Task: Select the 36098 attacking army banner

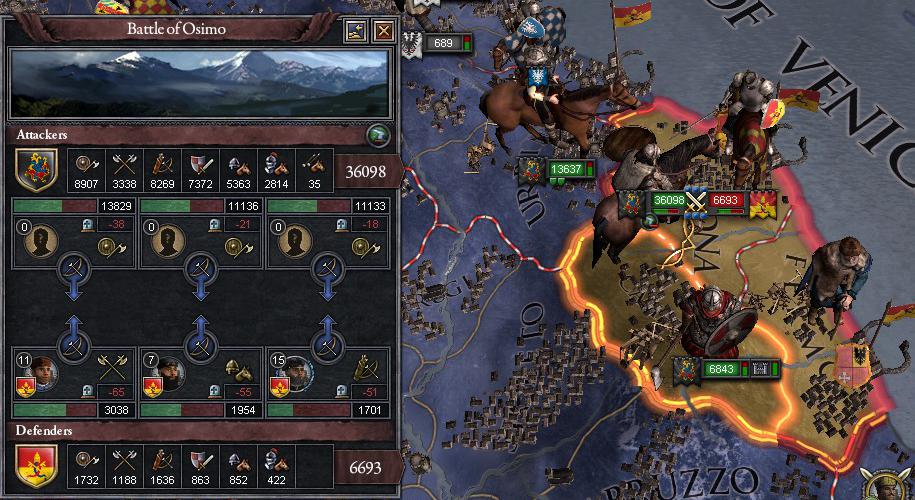Action: point(667,200)
